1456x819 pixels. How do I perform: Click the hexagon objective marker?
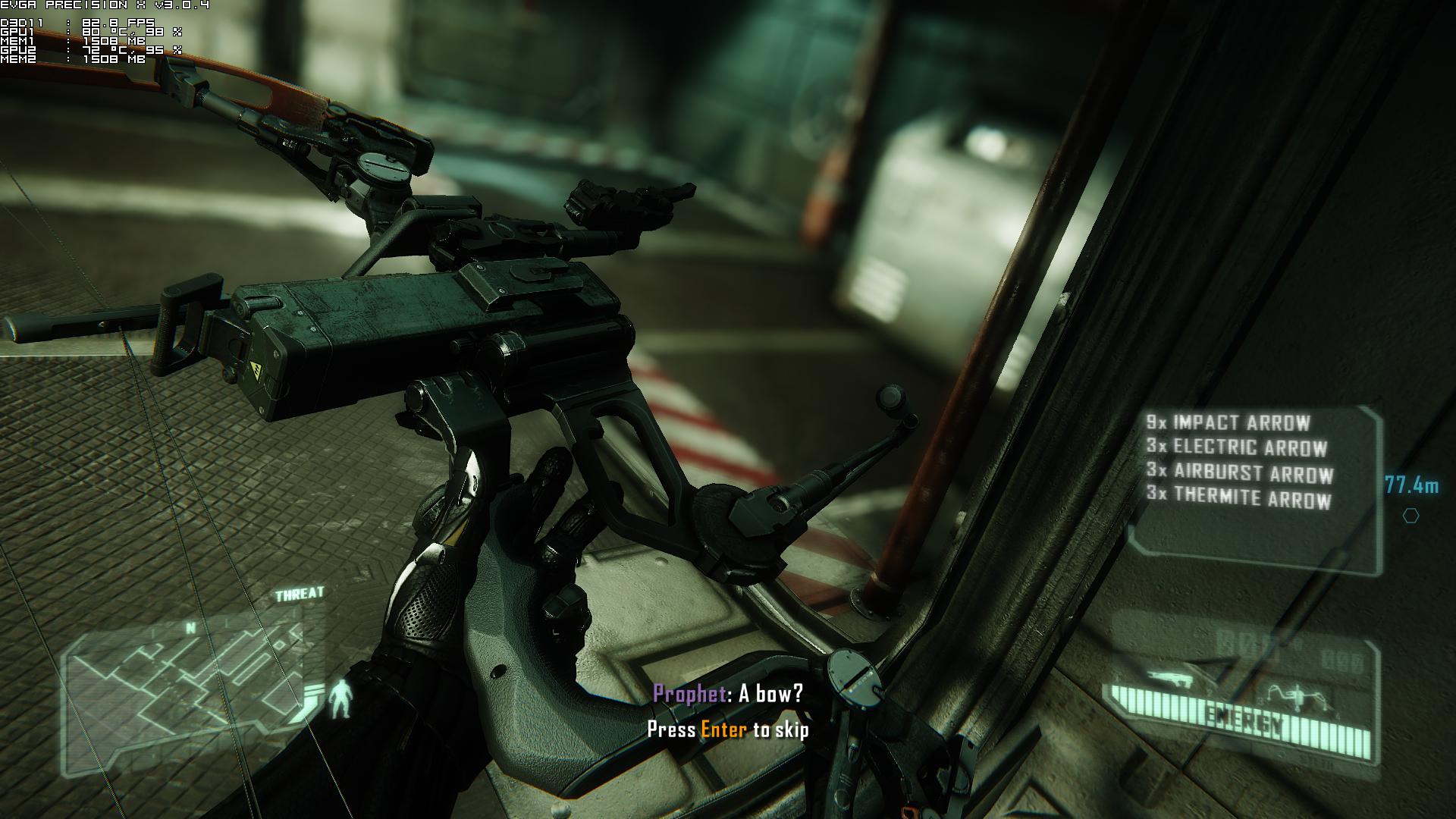click(1410, 516)
